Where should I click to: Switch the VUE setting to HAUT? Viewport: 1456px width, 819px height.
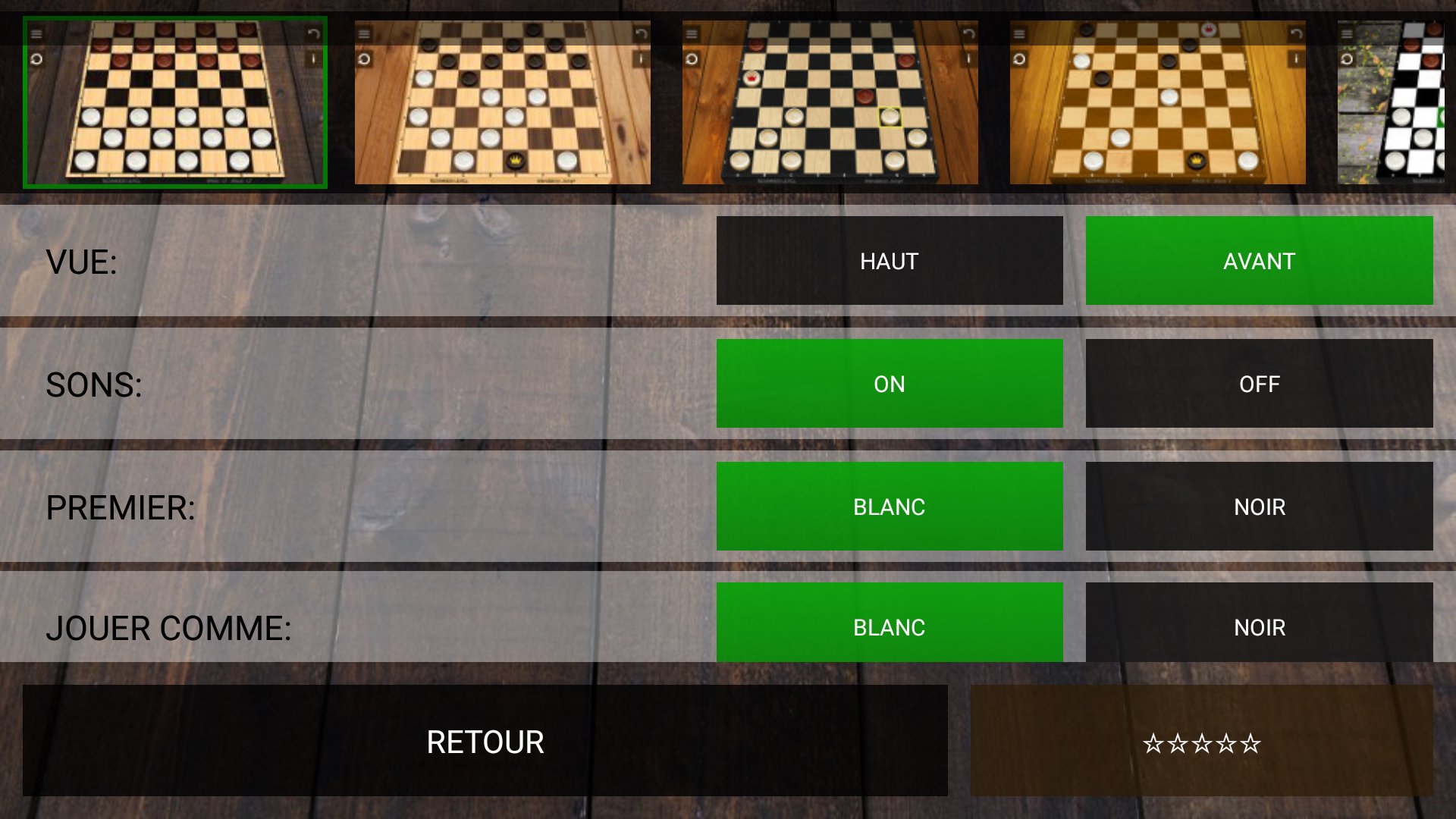point(889,261)
